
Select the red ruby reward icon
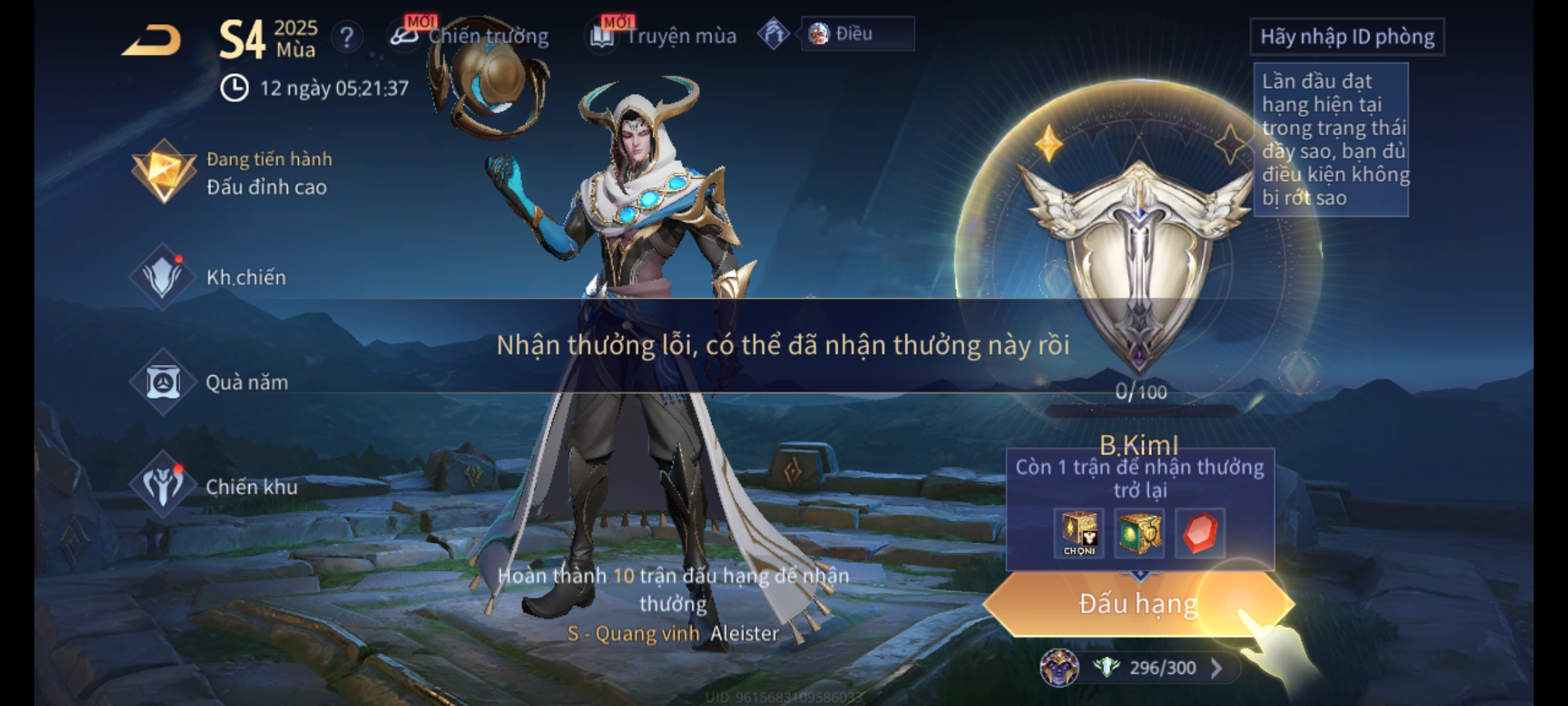click(1200, 533)
